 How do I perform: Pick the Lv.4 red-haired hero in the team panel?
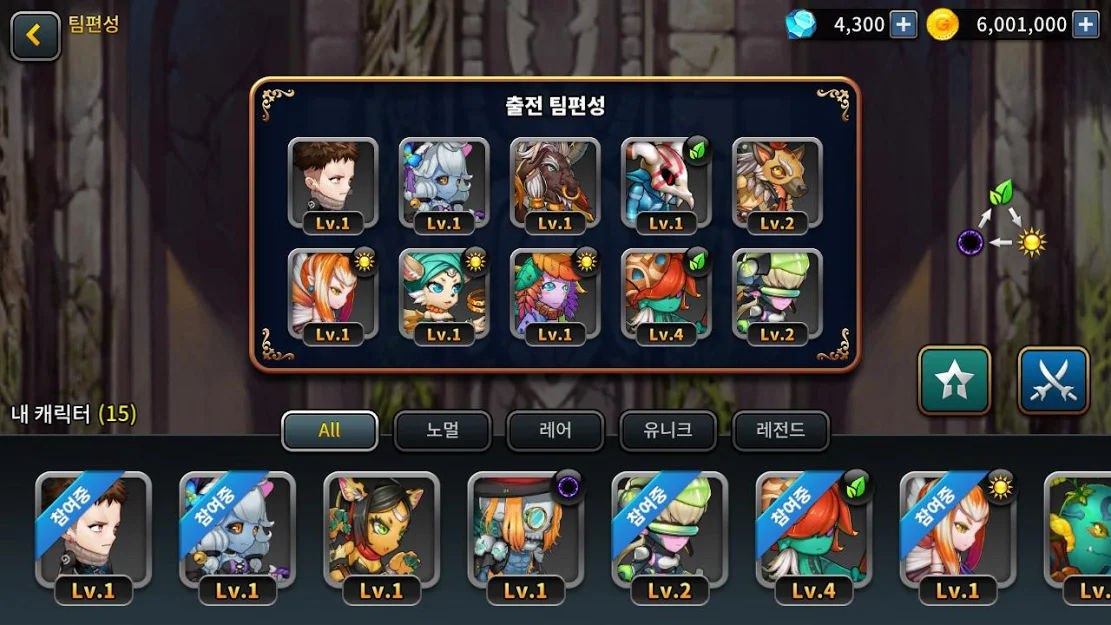tap(666, 294)
